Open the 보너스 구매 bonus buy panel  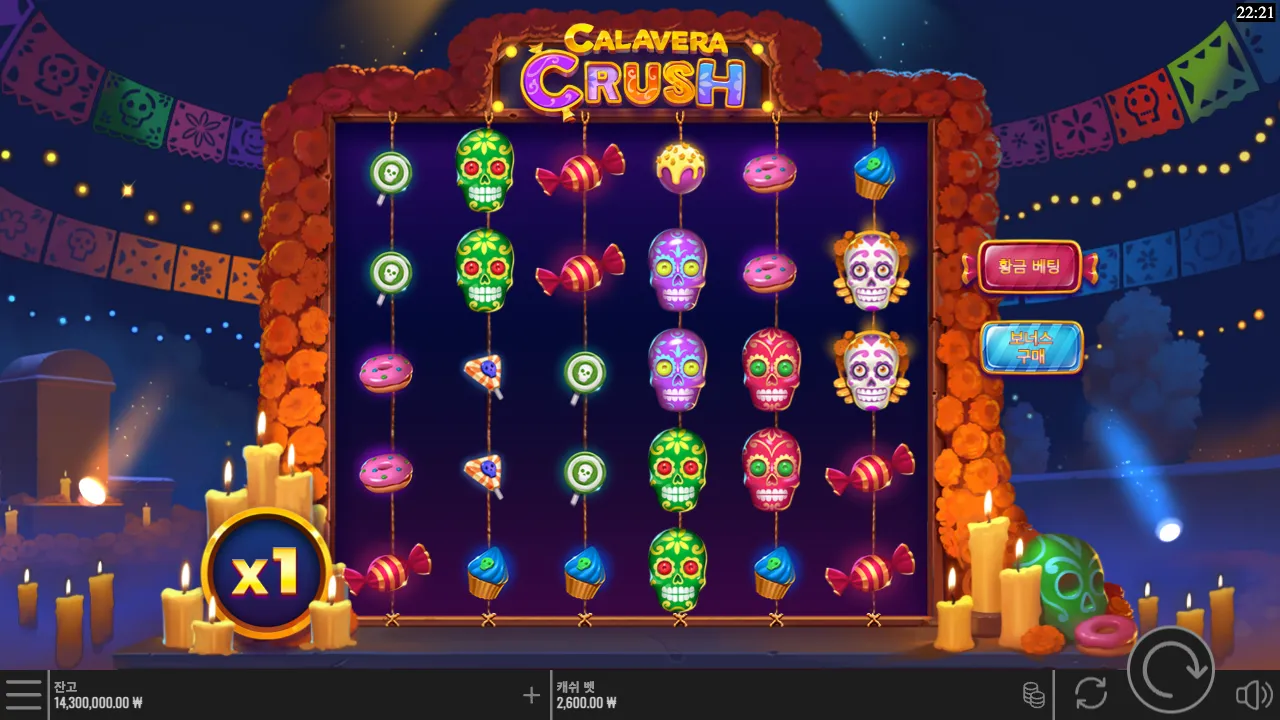click(x=1031, y=348)
